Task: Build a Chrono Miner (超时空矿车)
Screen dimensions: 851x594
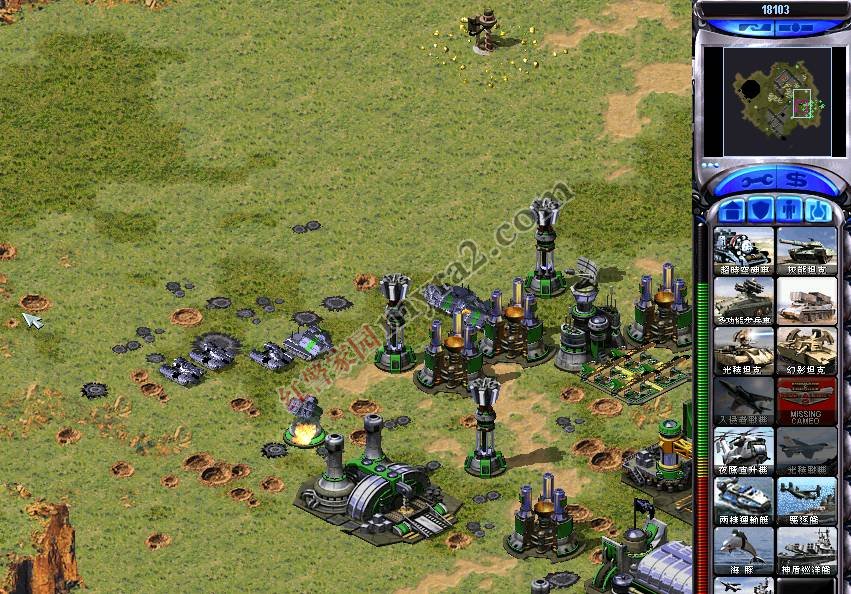Action: (x=743, y=252)
